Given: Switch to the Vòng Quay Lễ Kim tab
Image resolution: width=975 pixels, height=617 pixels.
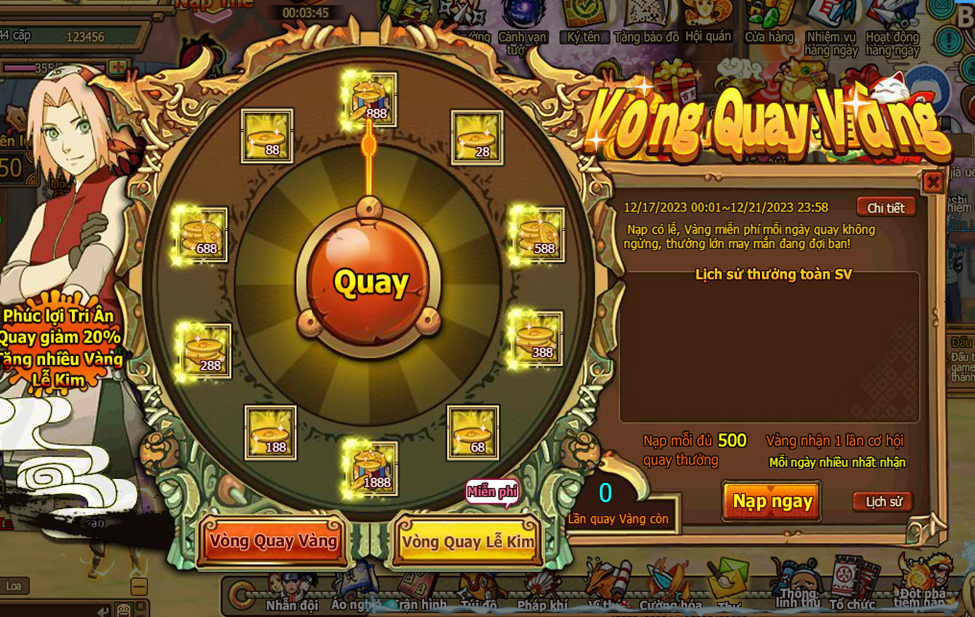Looking at the screenshot, I should click(468, 542).
